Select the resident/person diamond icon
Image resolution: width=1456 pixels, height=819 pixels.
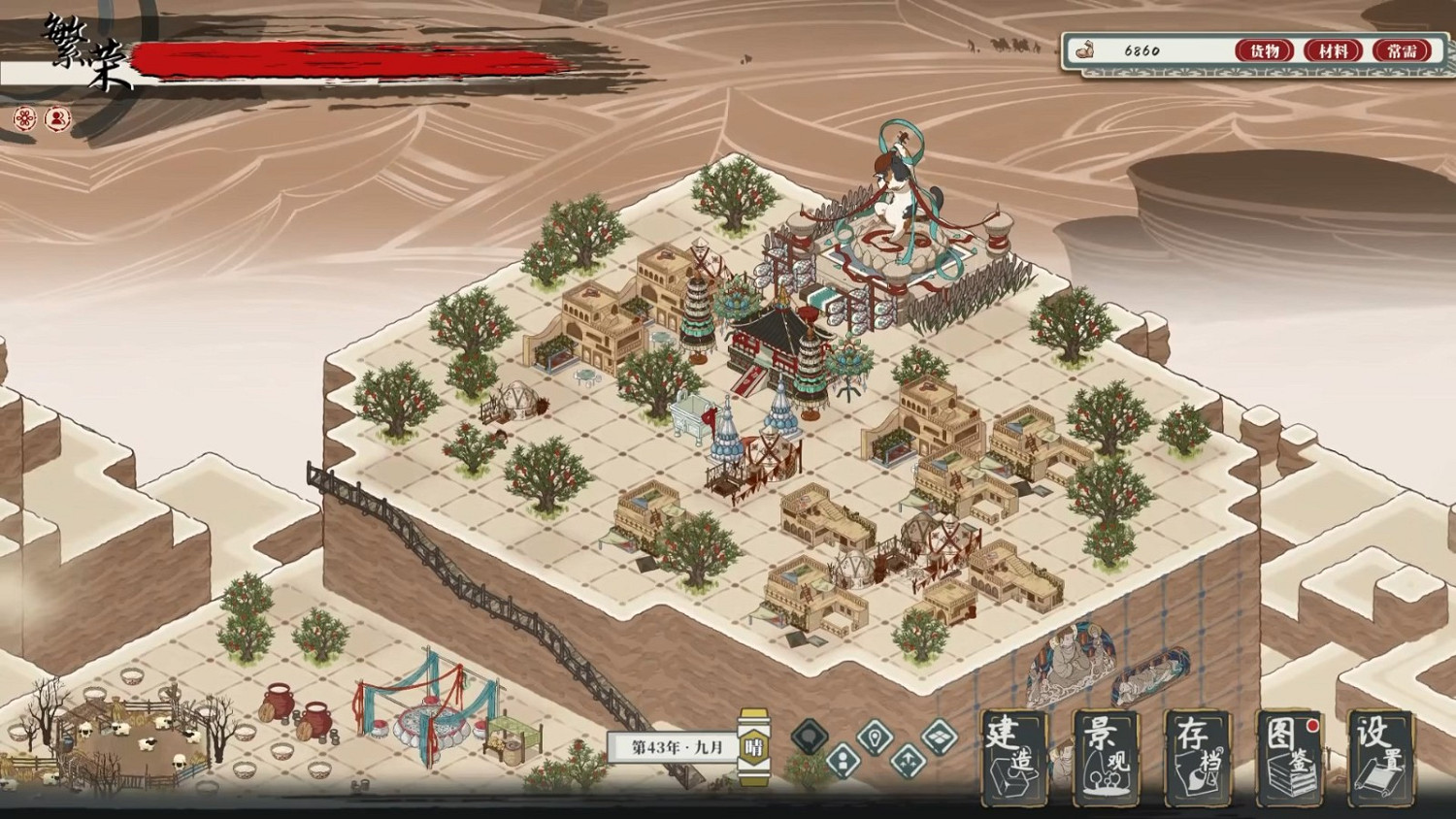[x=842, y=762]
